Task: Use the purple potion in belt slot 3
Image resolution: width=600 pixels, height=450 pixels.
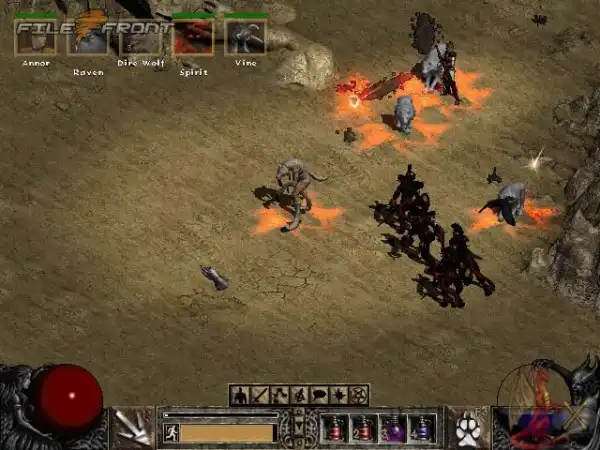Action: (x=394, y=428)
